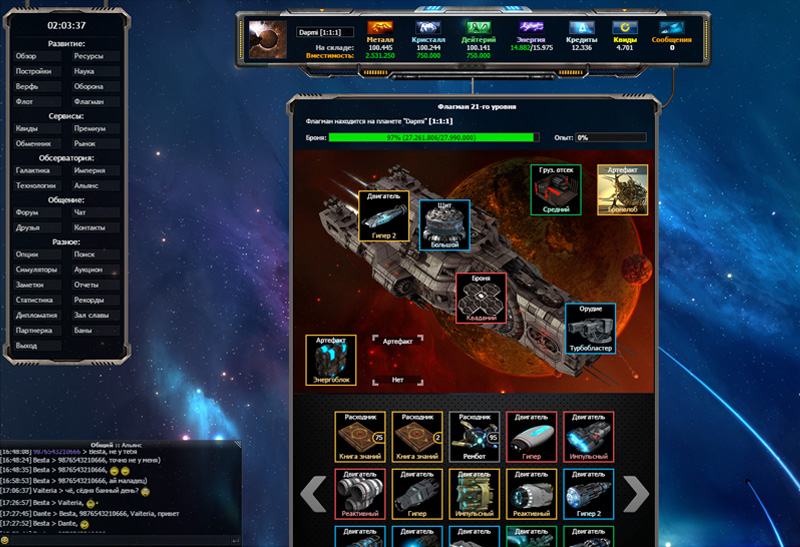The image size is (800, 547).
Task: Click the Энергоблок artifact slot
Action: tap(330, 360)
